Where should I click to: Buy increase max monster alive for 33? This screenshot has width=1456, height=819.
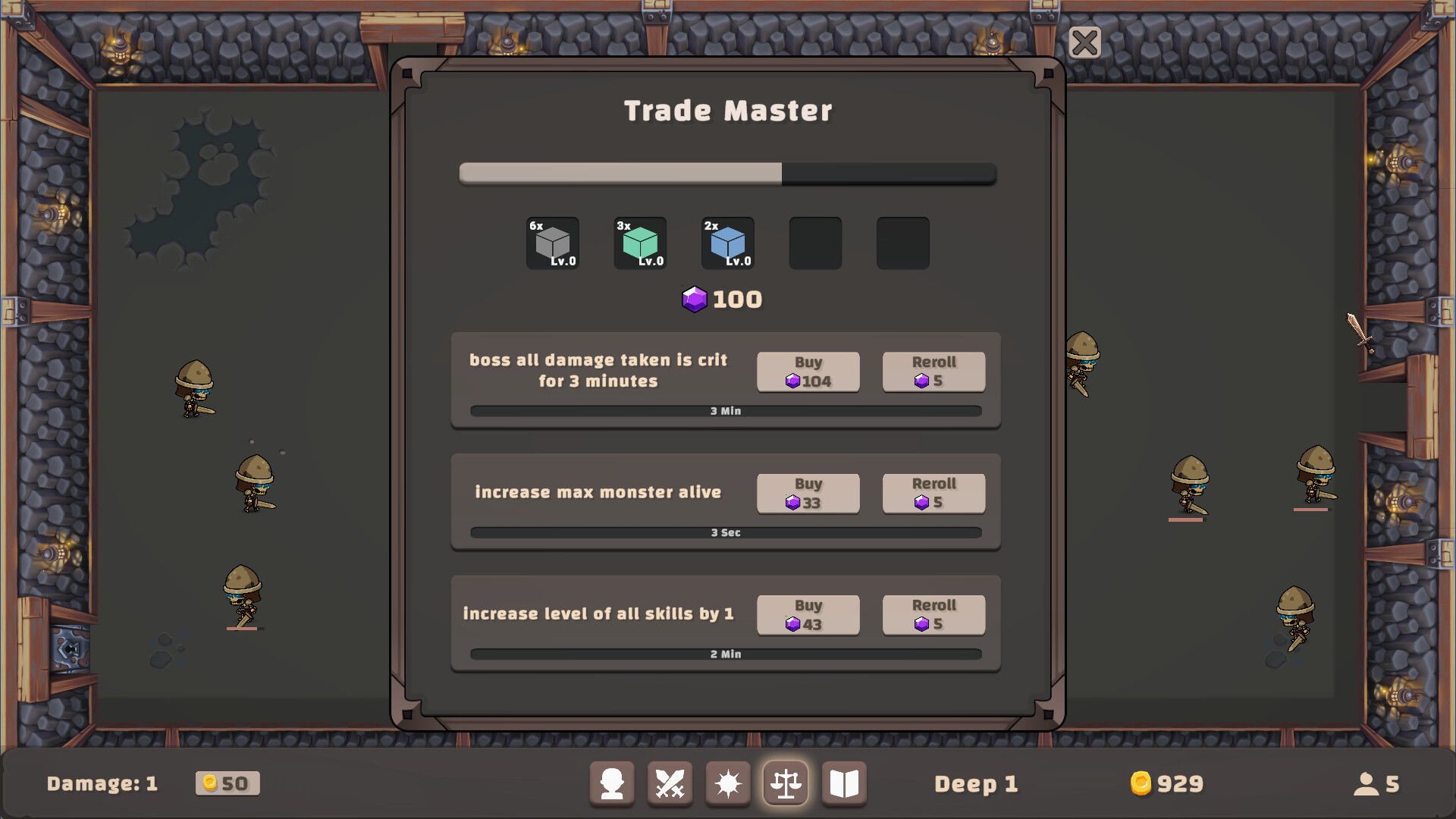pos(808,494)
